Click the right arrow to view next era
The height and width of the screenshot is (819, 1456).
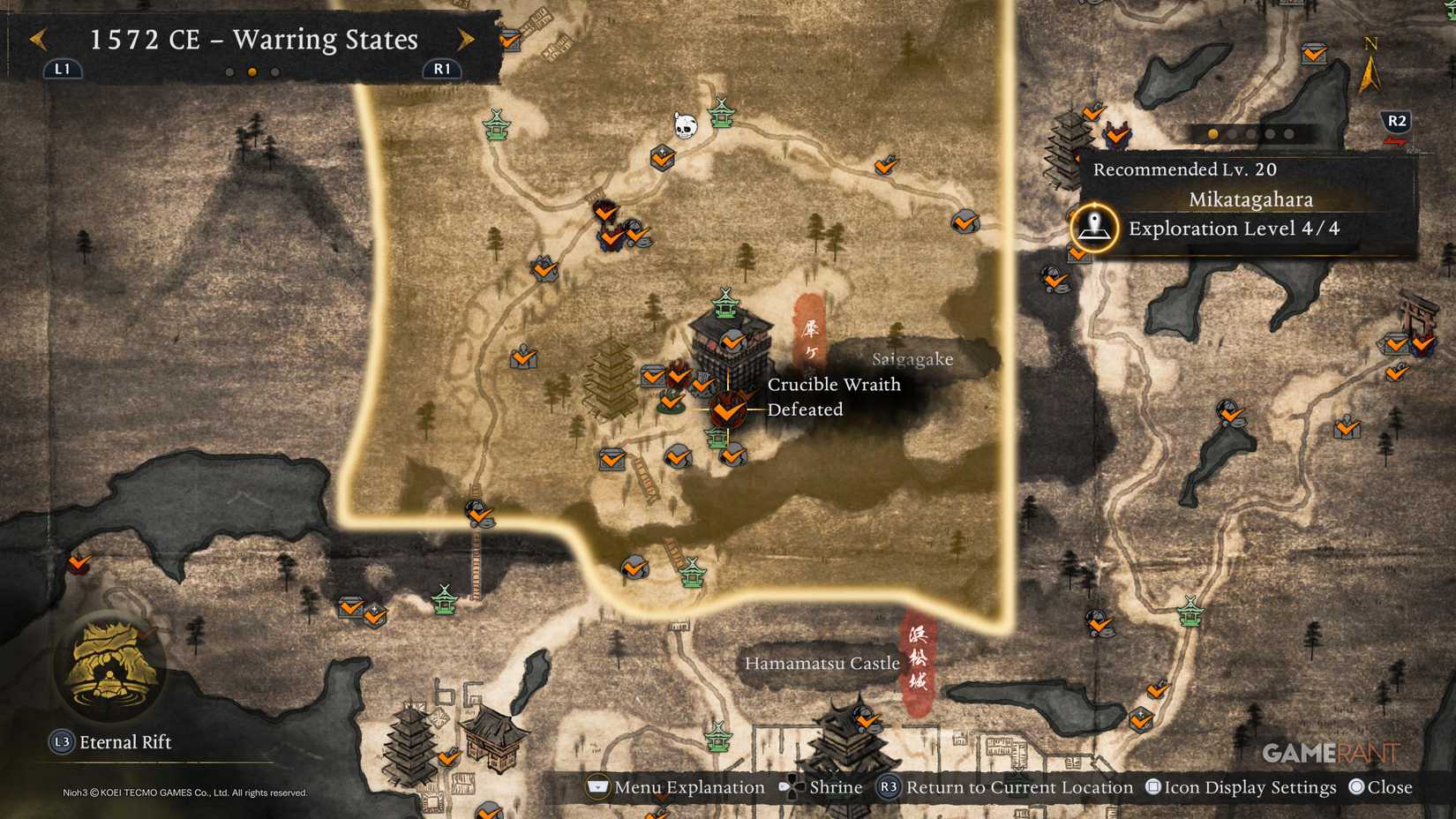(x=466, y=39)
